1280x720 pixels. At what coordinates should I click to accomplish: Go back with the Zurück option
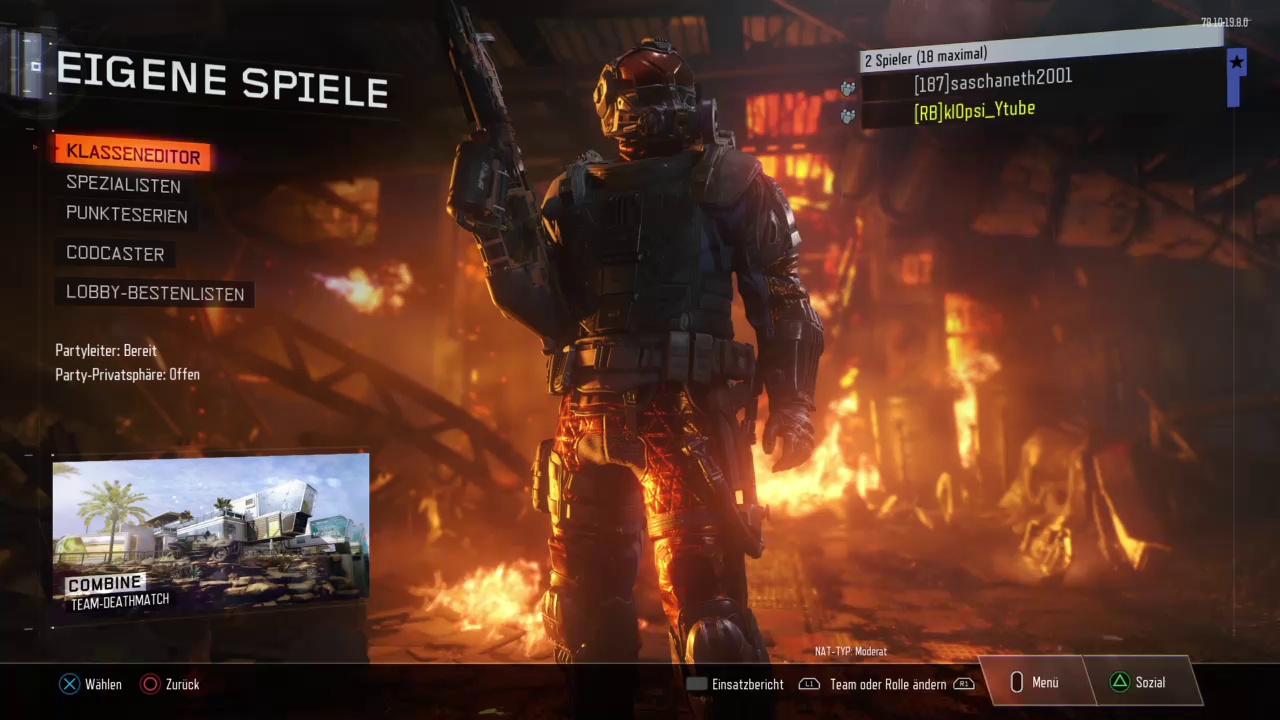coord(171,685)
